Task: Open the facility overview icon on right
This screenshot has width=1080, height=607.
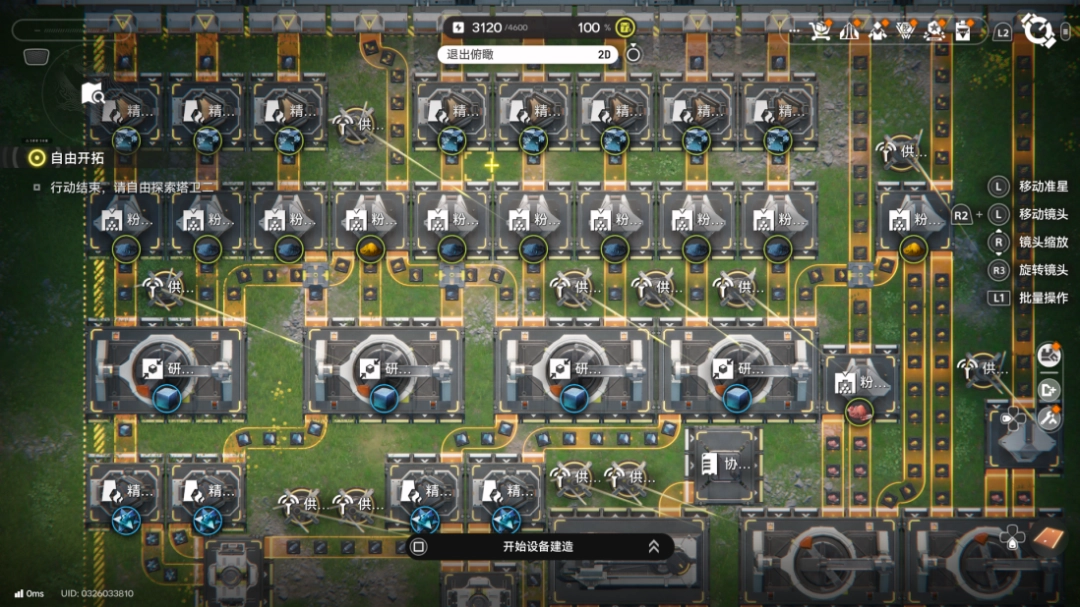Action: tap(1049, 356)
